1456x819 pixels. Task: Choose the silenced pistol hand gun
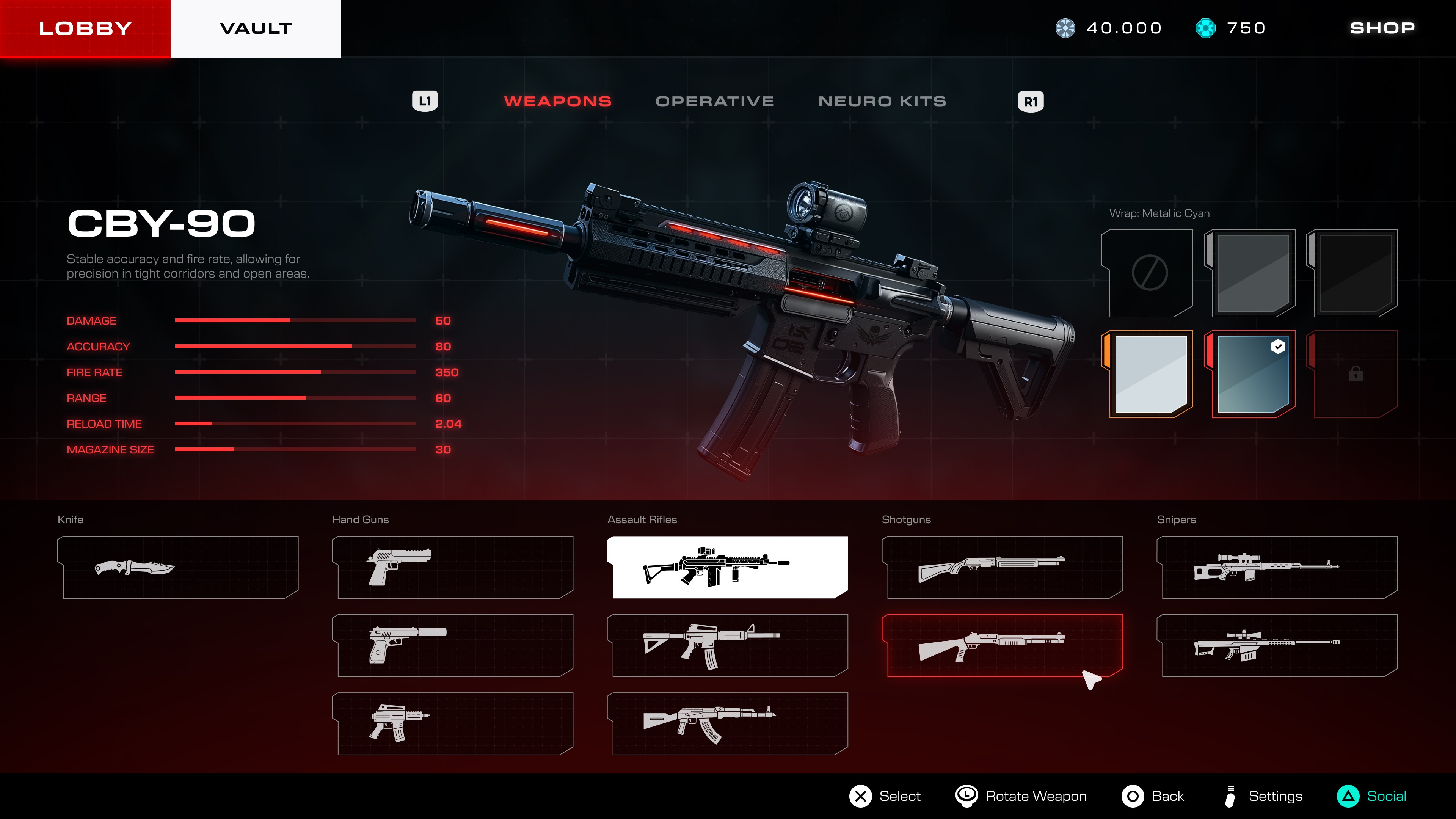(453, 645)
